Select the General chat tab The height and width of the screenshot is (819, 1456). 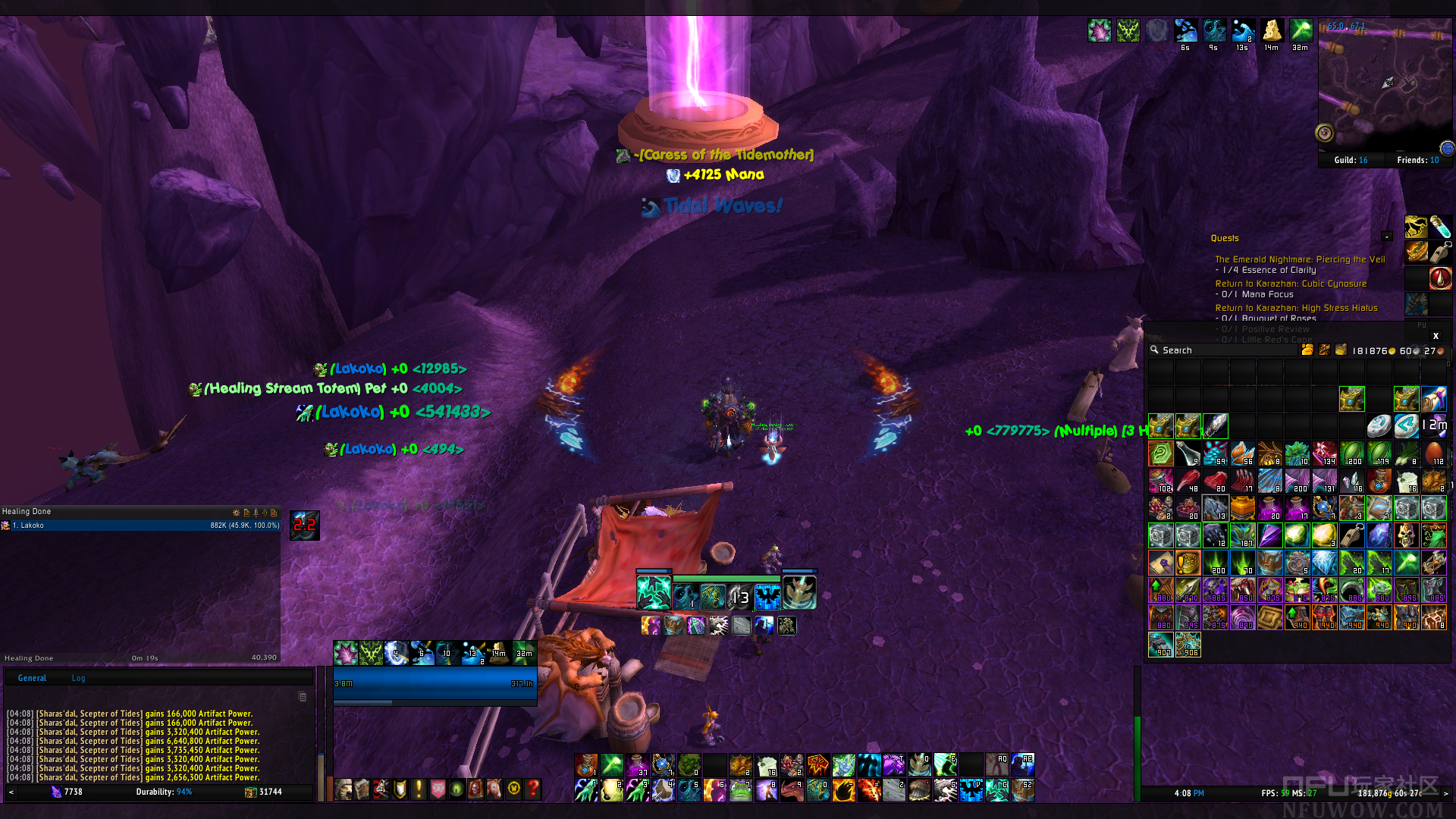(x=32, y=678)
